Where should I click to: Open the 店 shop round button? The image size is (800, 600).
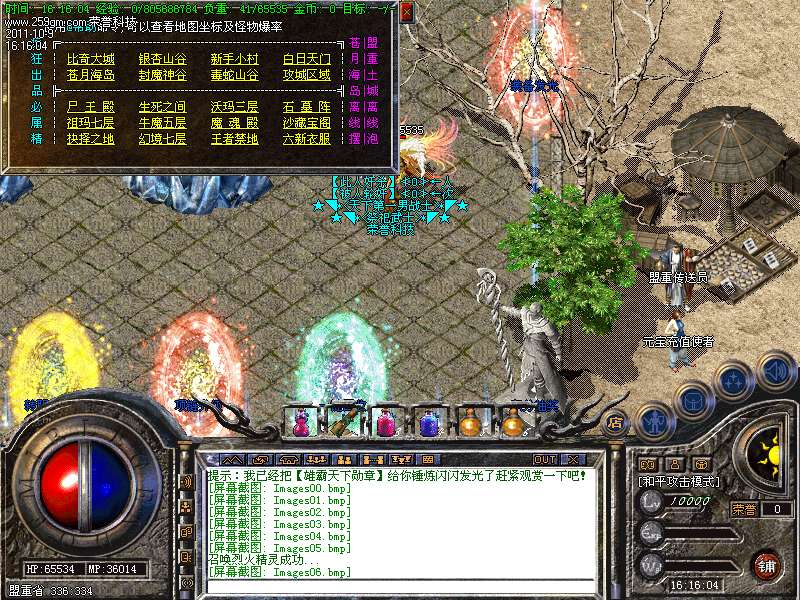click(x=616, y=422)
